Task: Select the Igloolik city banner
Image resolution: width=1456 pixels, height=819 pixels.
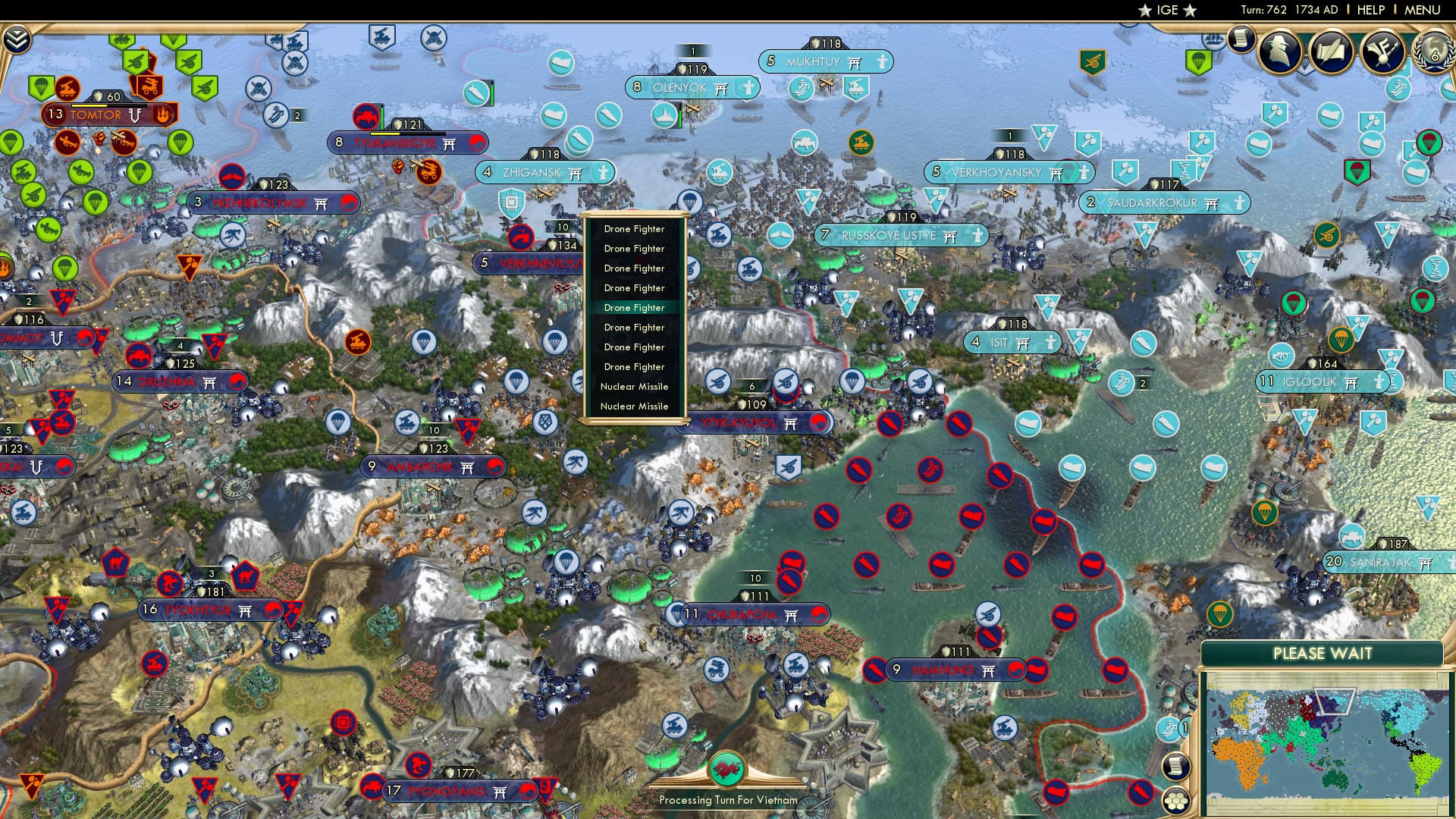Action: 1319,382
